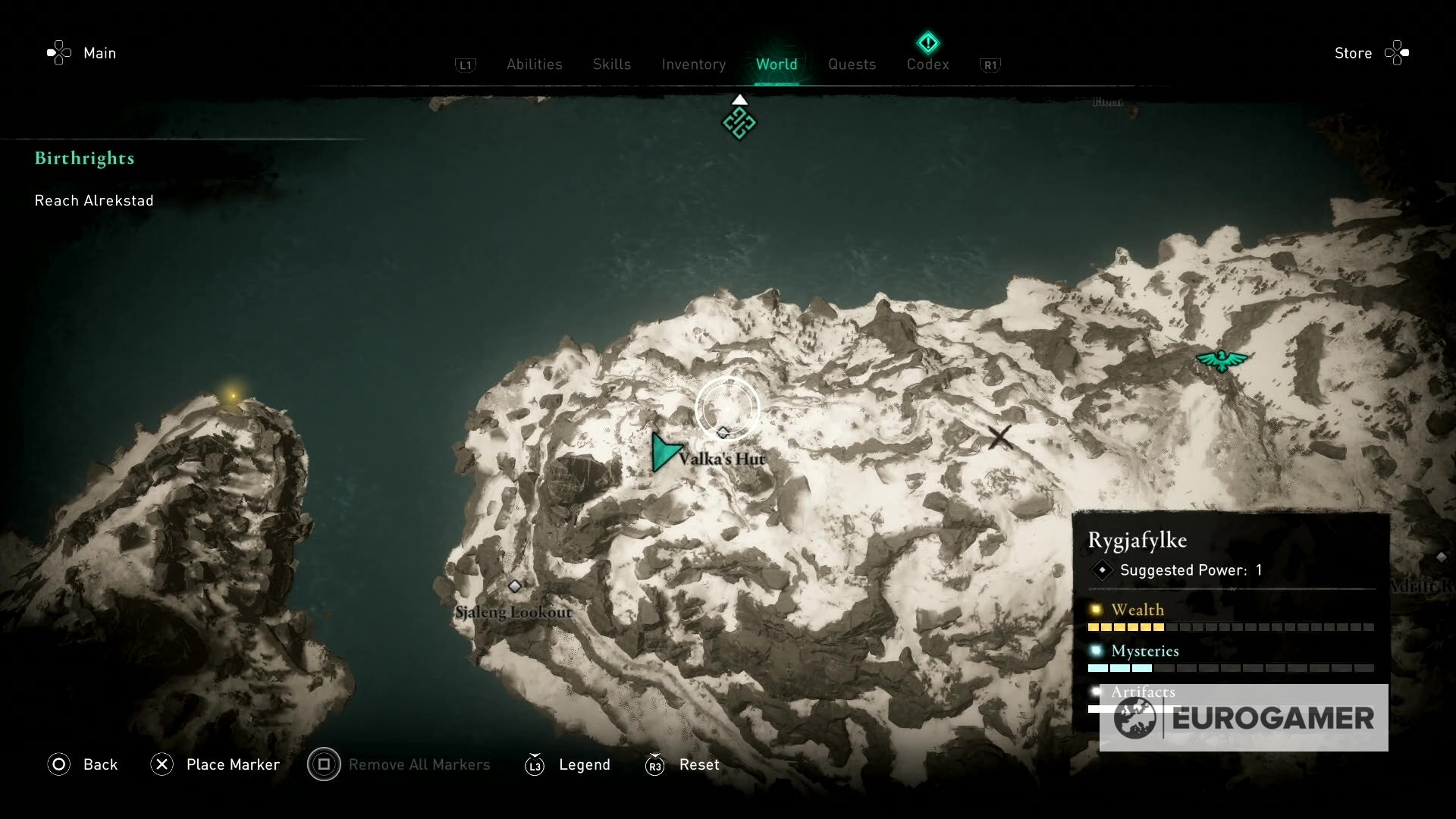Click the X custom marker on the map
The image size is (1456, 819).
(x=1000, y=437)
